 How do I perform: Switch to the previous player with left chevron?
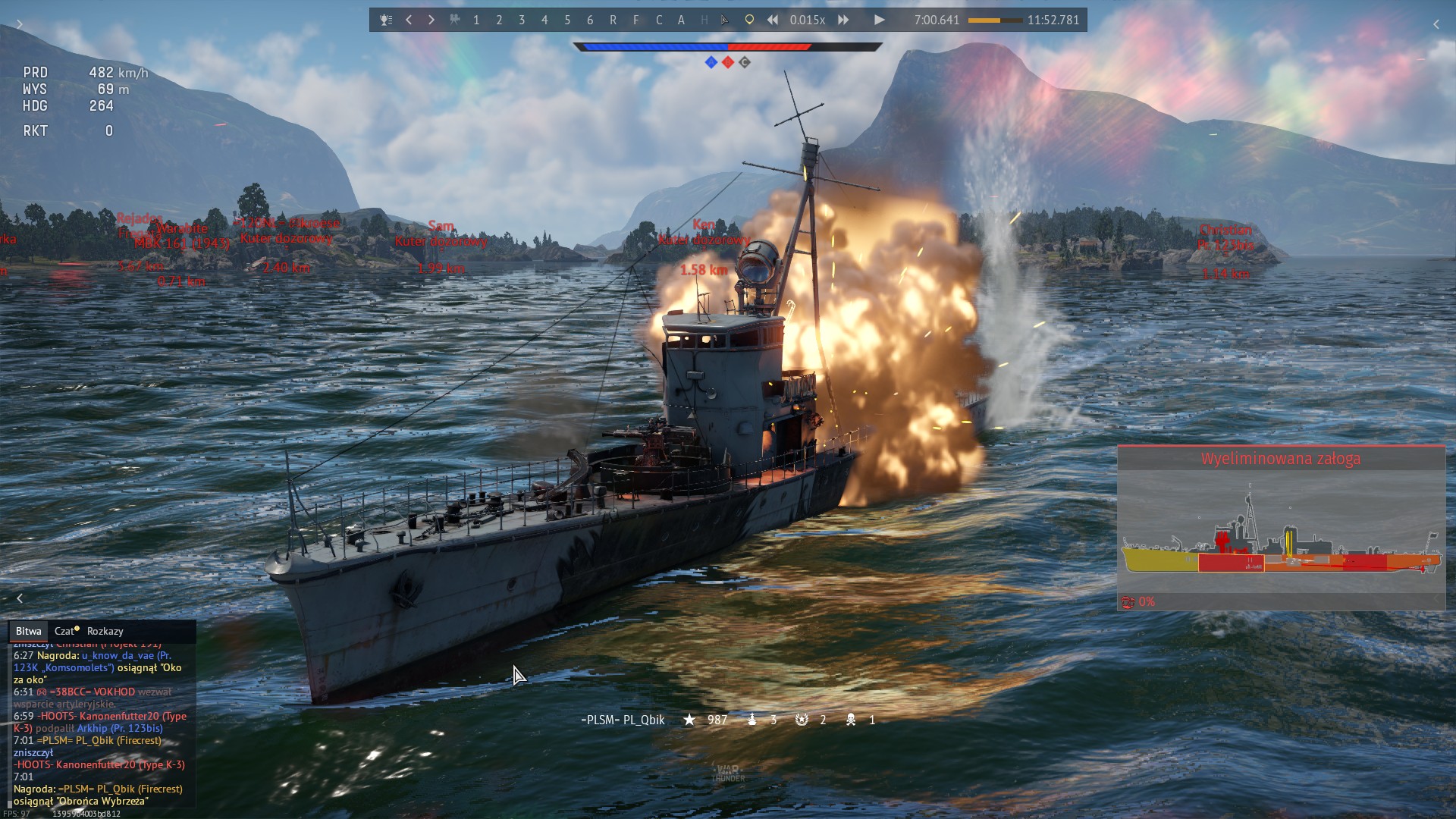pos(409,20)
